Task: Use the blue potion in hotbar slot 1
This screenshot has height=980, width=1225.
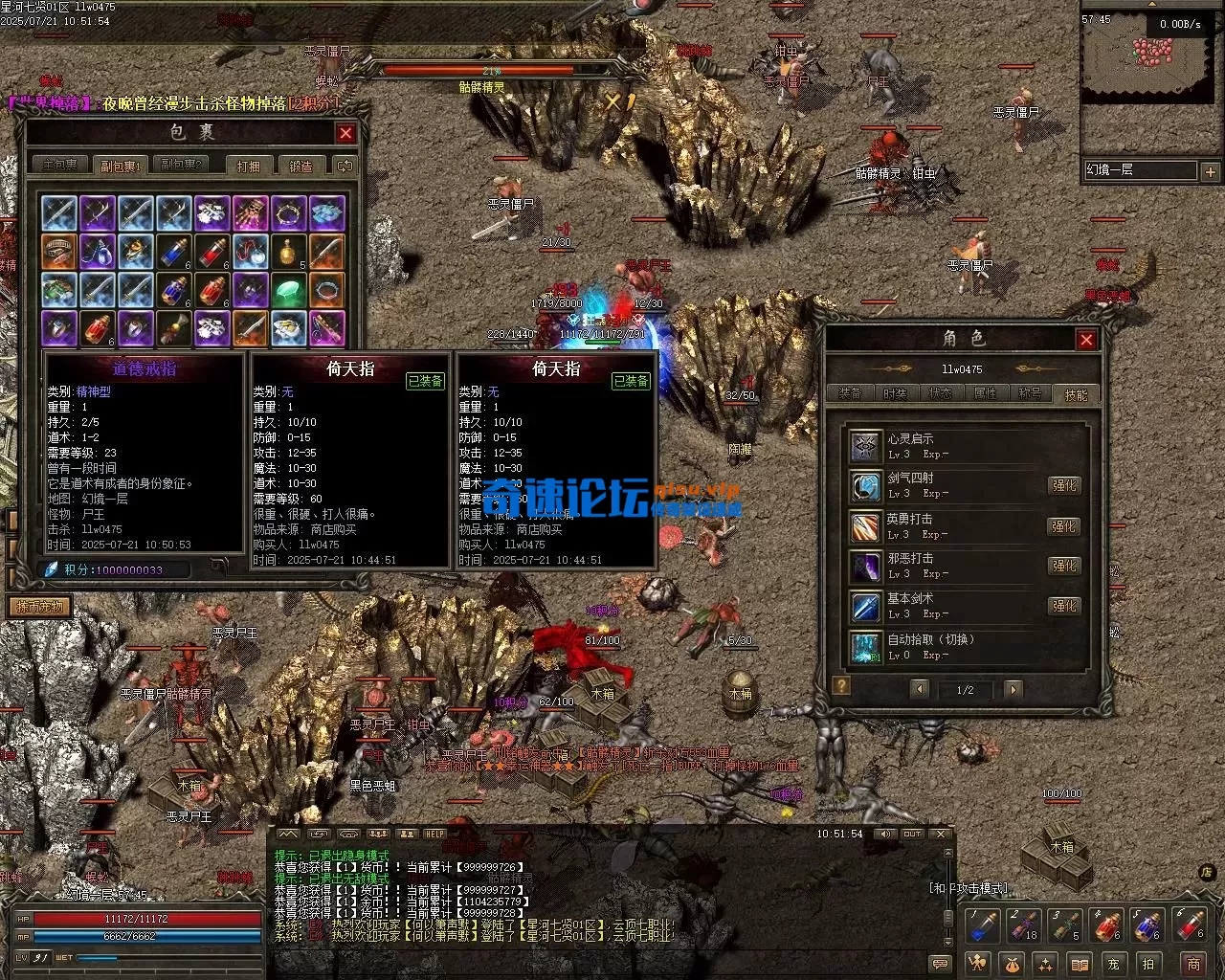Action: (983, 925)
